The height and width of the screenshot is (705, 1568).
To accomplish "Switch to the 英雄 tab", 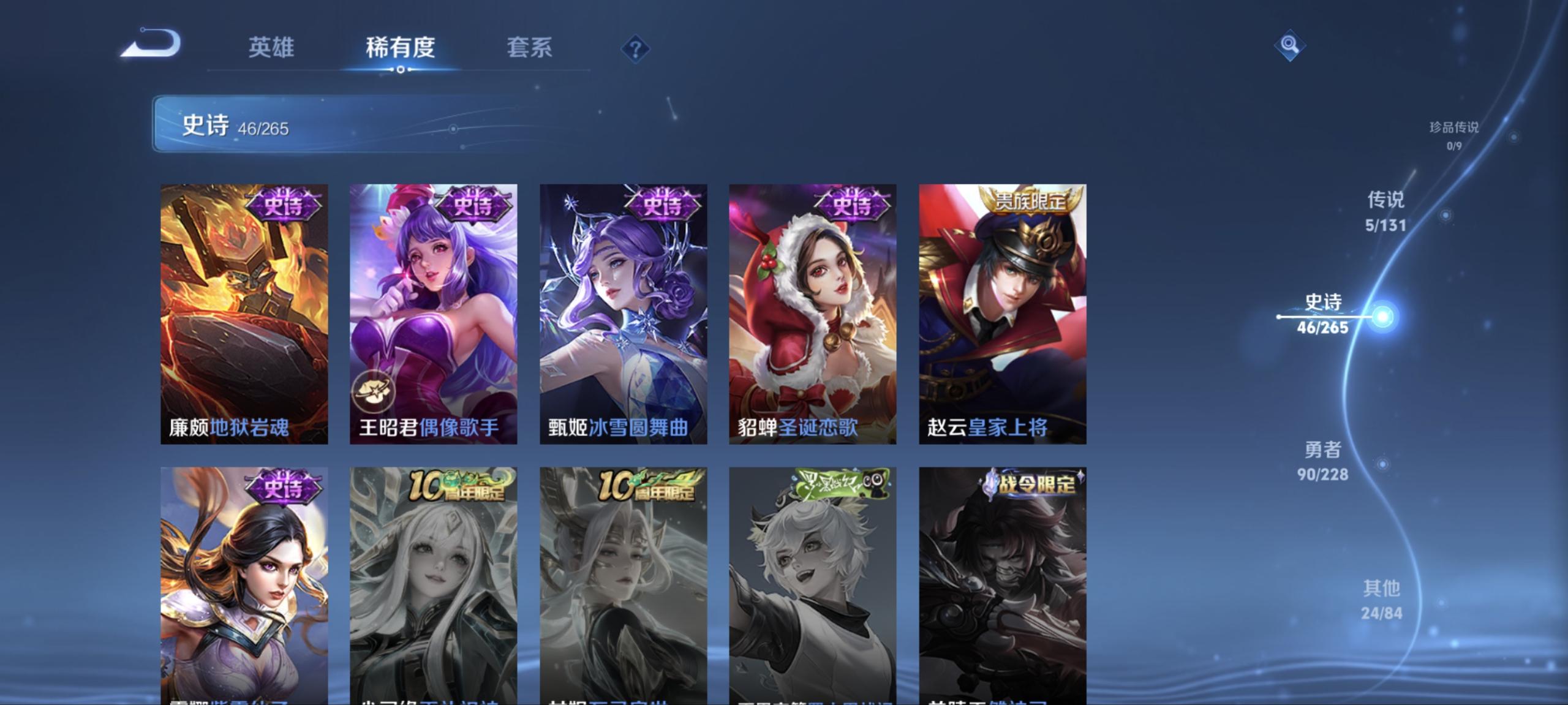I will click(x=272, y=48).
